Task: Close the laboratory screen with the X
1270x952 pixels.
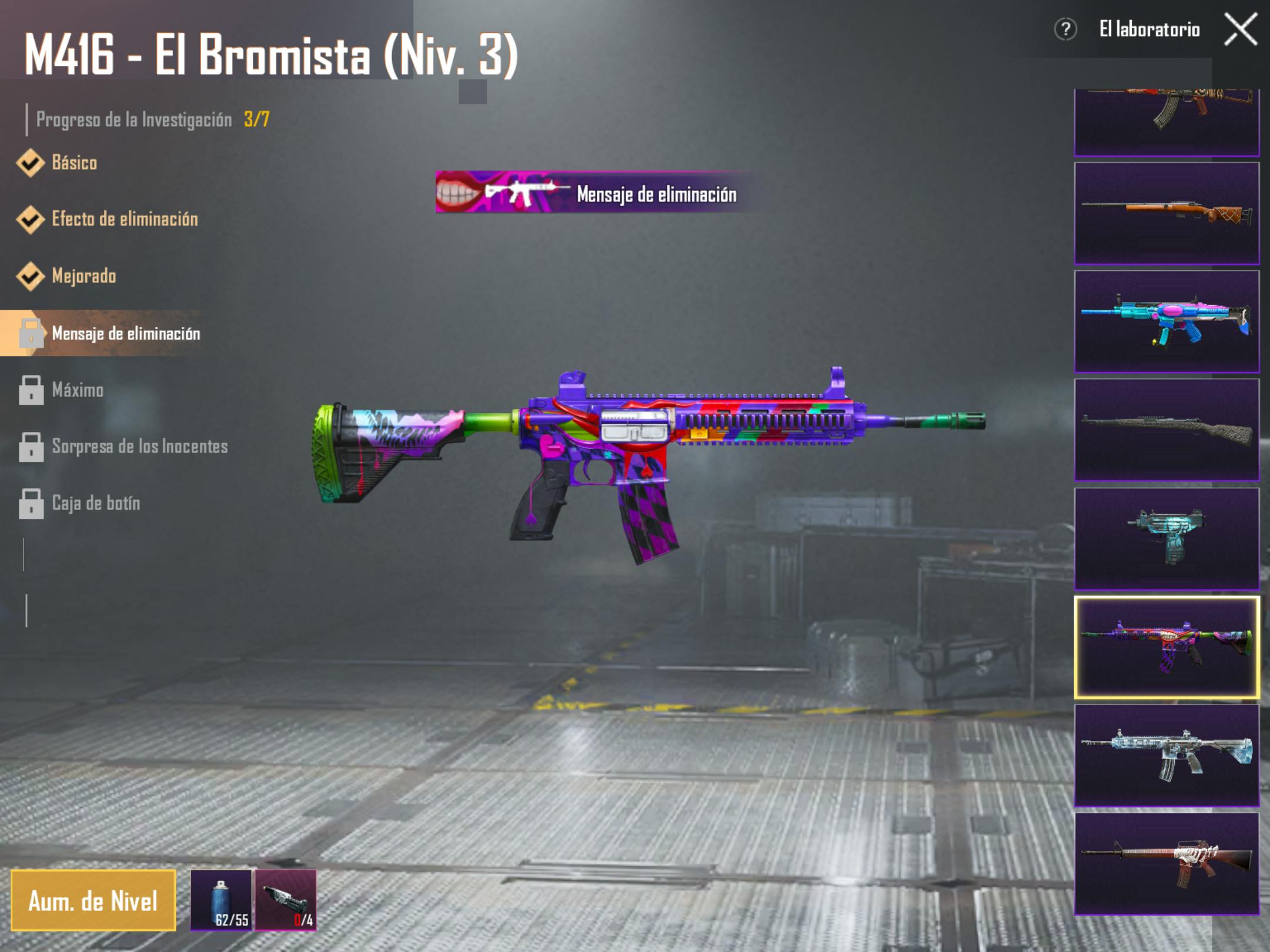Action: (1241, 29)
